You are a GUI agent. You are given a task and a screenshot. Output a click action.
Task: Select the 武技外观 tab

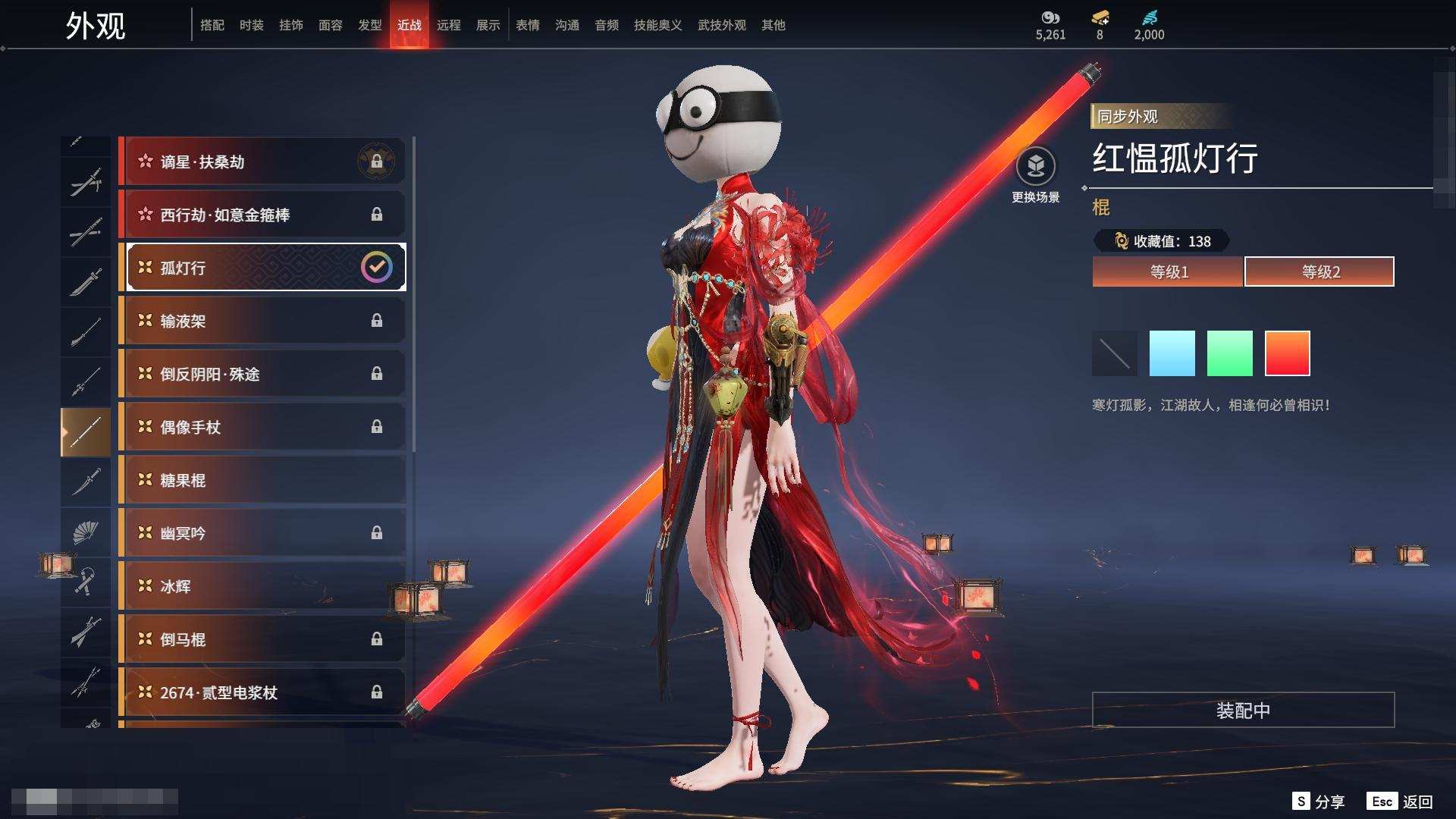point(721,25)
